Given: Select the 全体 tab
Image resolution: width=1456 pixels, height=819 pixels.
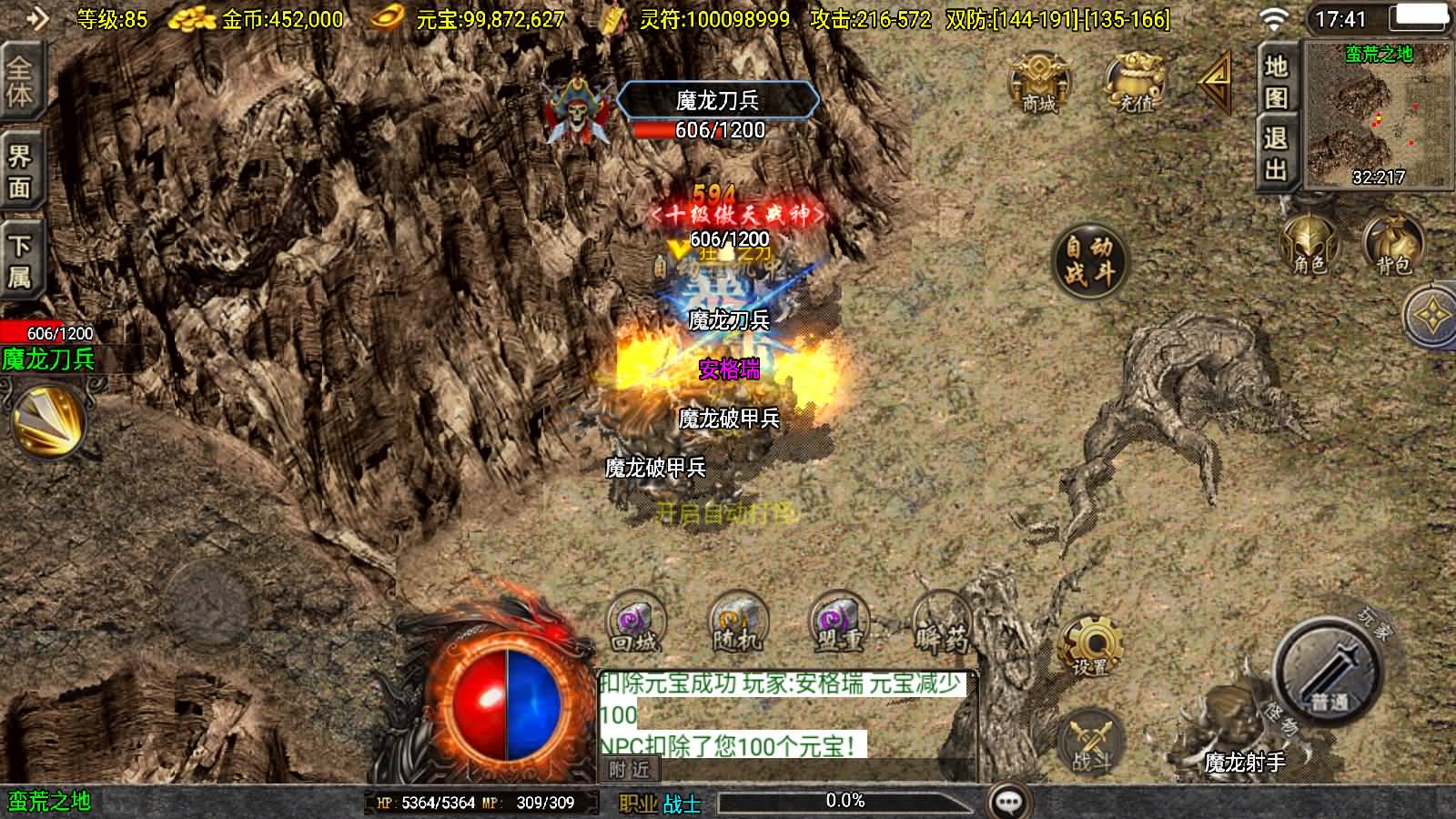Looking at the screenshot, I should point(20,82).
